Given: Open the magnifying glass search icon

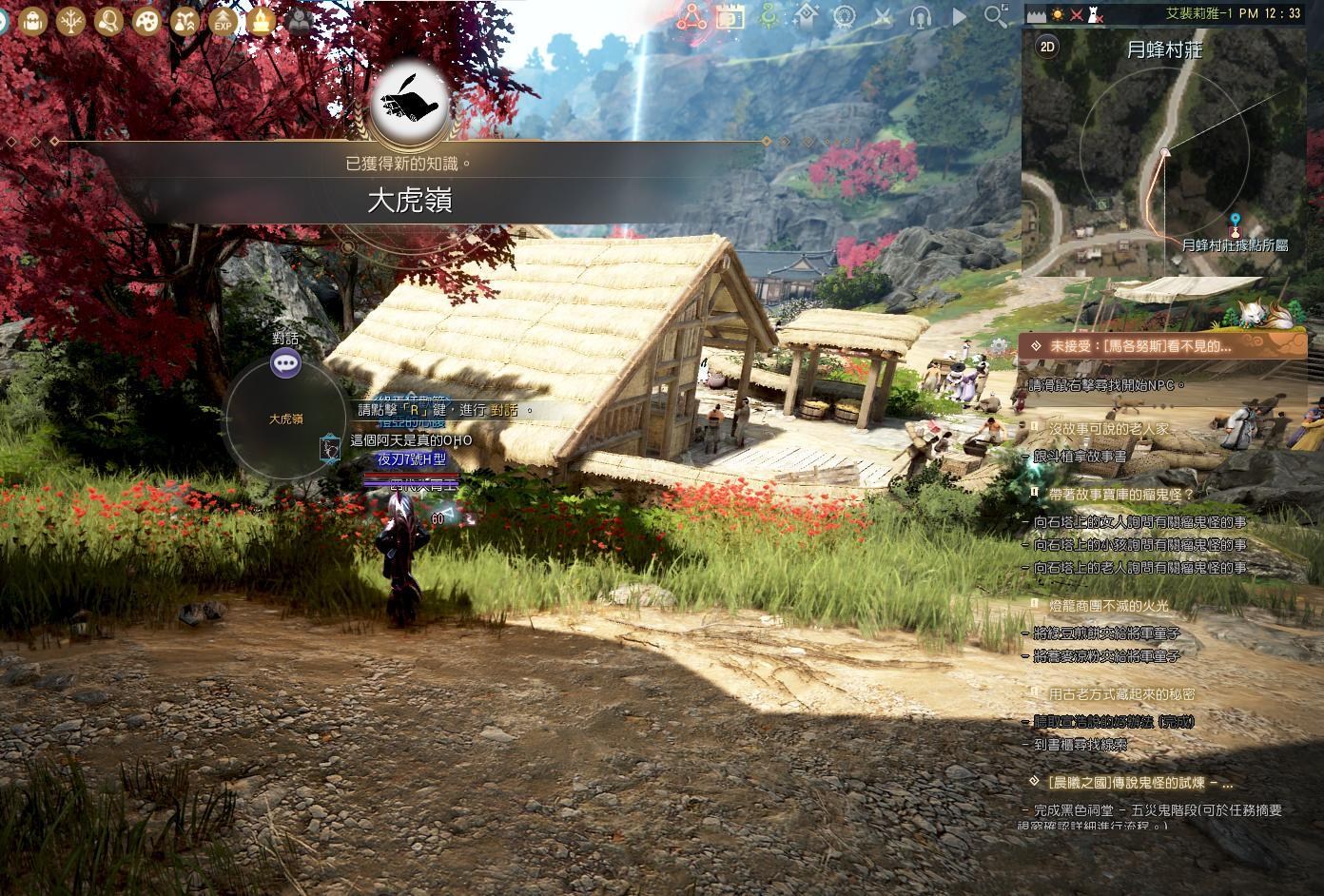Looking at the screenshot, I should pos(996,16).
